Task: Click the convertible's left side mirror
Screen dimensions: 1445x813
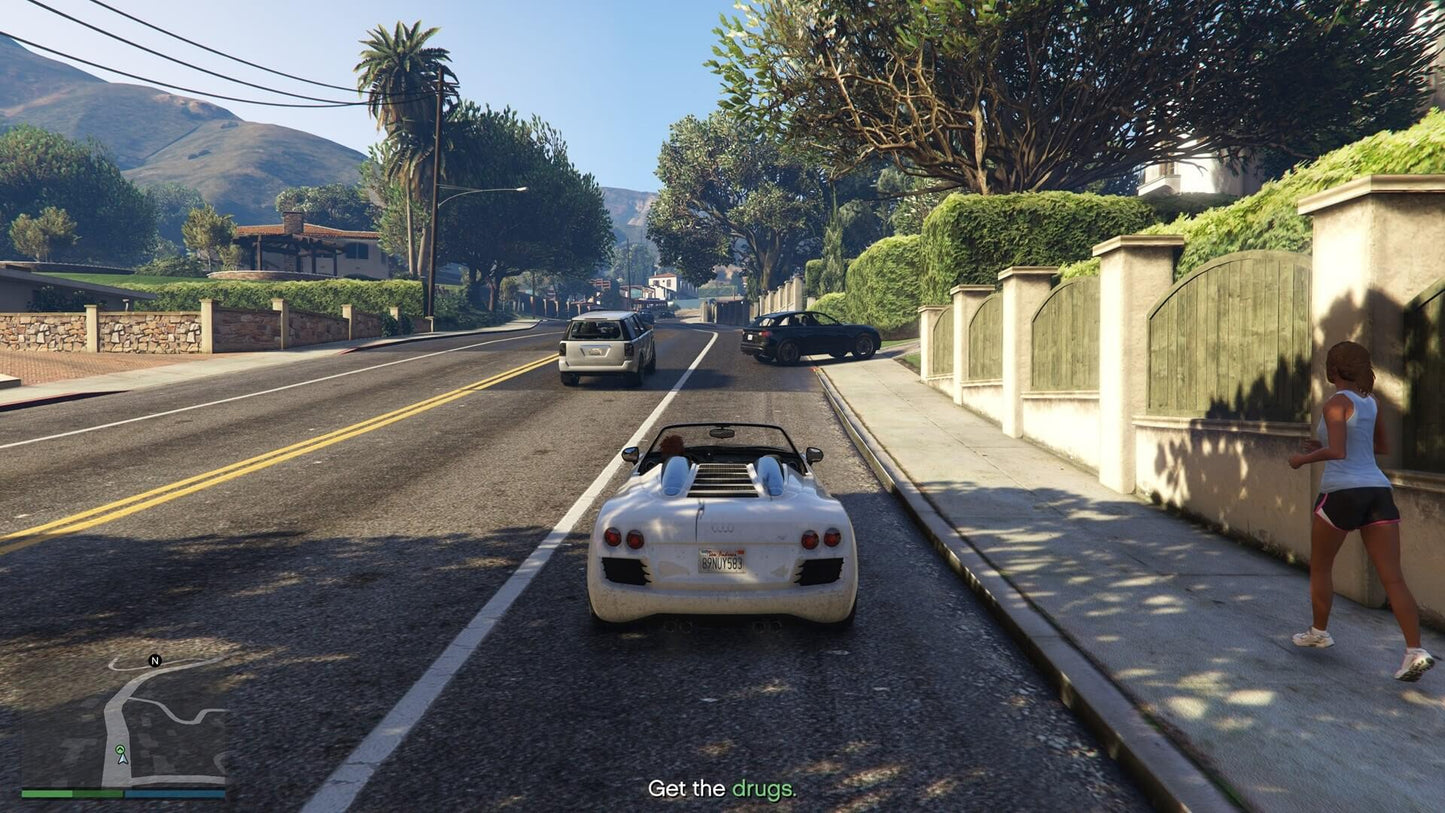Action: (x=629, y=454)
